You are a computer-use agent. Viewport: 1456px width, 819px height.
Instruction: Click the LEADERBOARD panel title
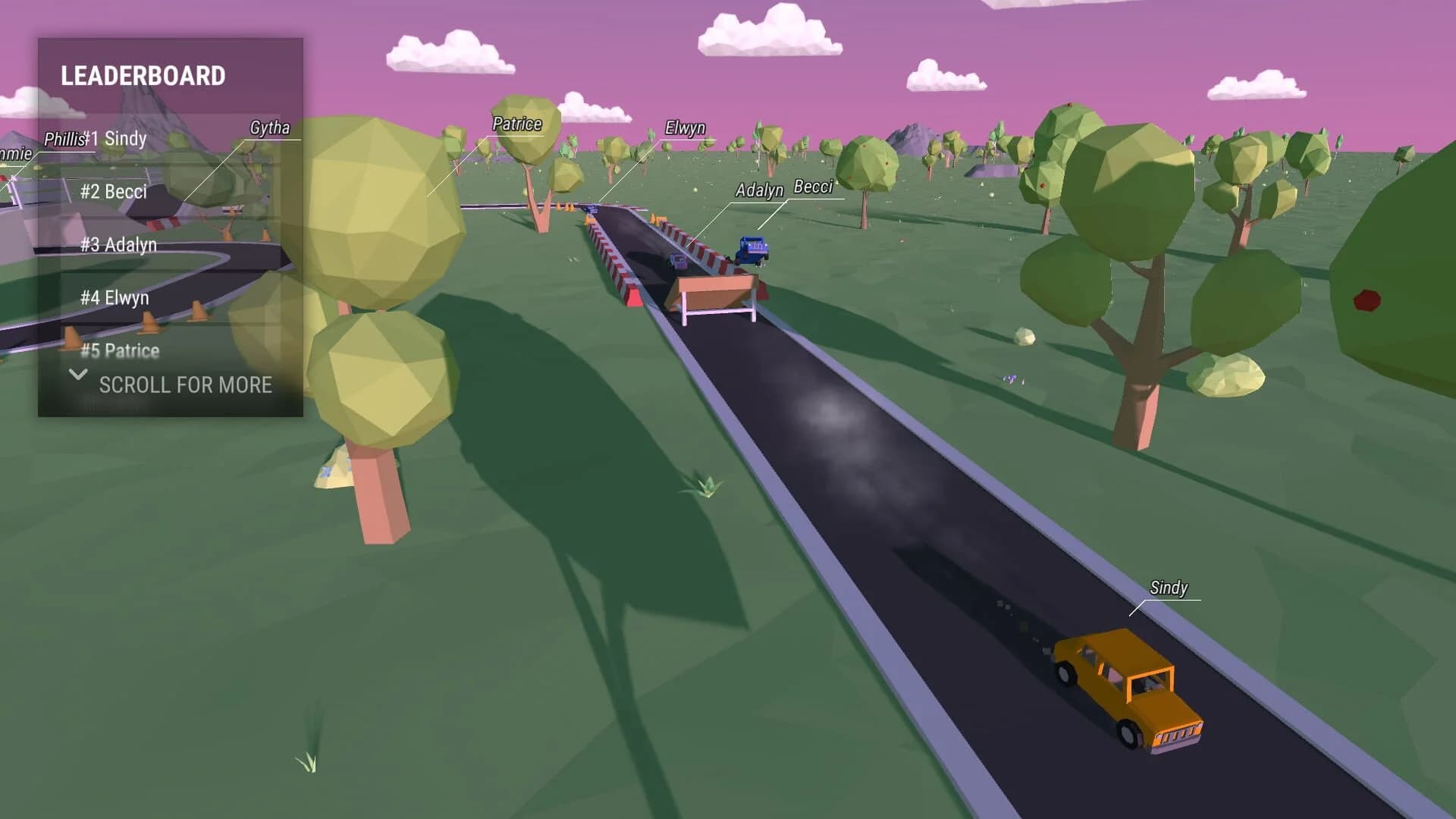point(144,75)
